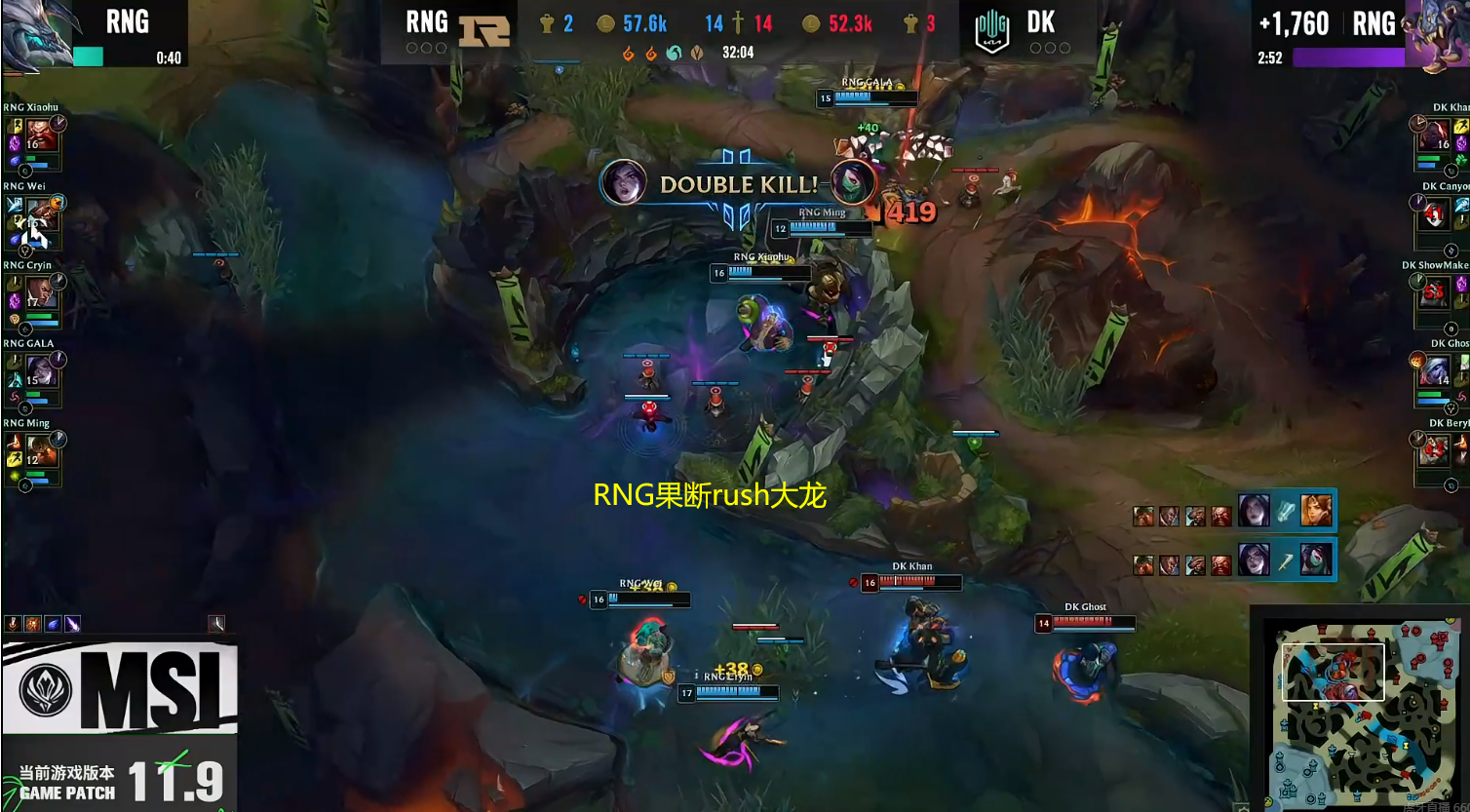
Task: Click Morgana's portrait in the Double Kill banner
Action: [x=624, y=183]
